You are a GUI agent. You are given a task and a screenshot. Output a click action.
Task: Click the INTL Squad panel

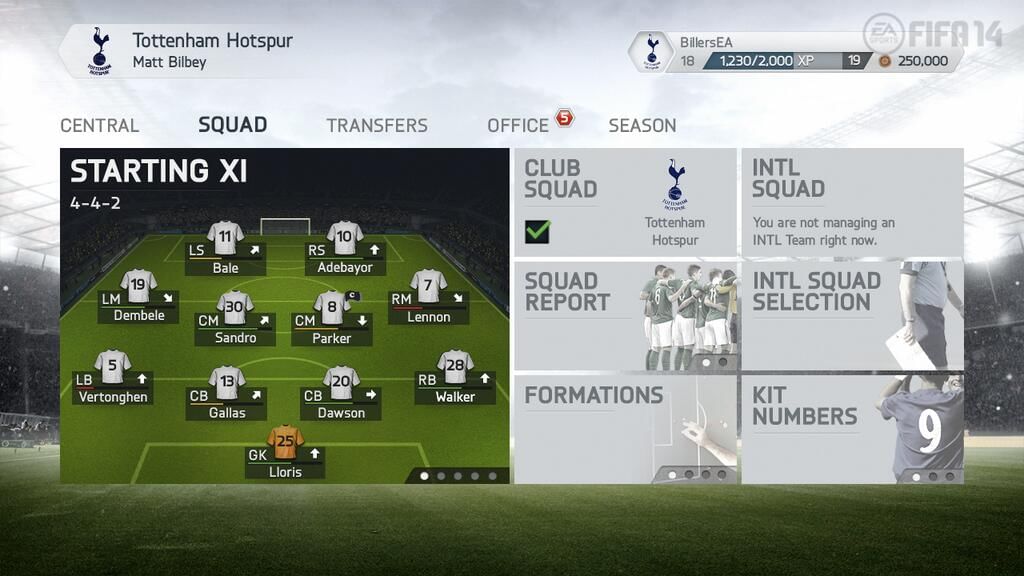852,203
